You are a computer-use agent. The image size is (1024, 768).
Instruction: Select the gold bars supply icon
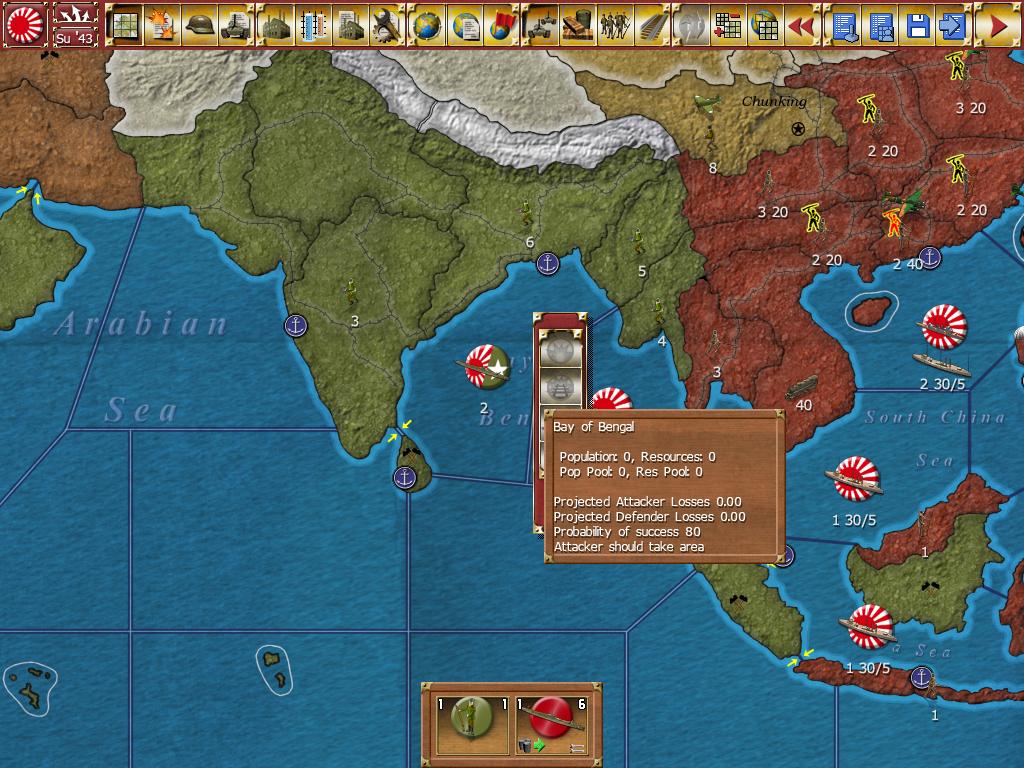[578, 25]
